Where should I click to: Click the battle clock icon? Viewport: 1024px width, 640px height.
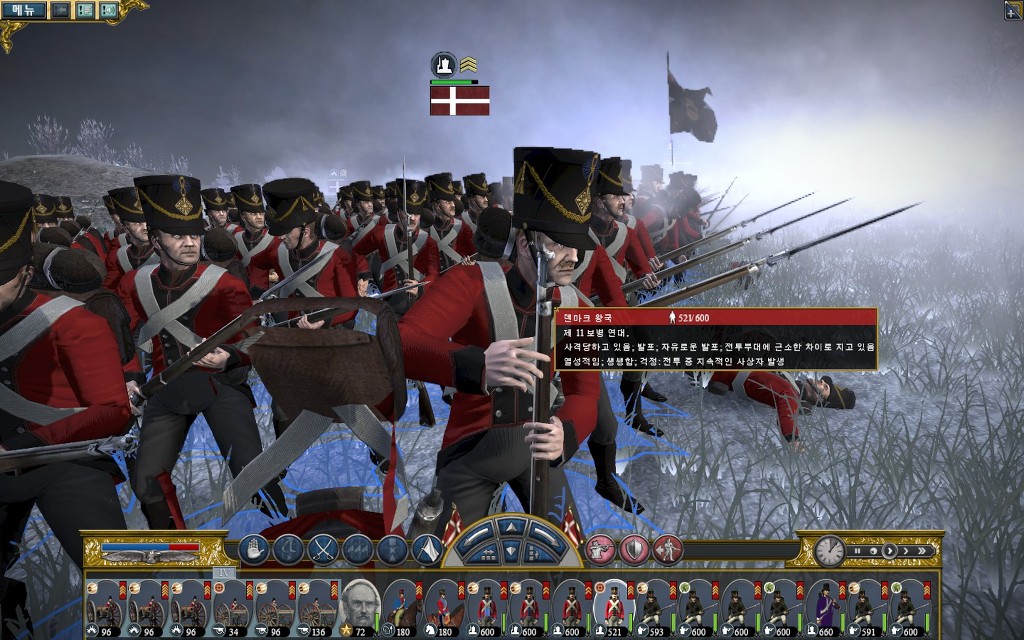[x=828, y=550]
